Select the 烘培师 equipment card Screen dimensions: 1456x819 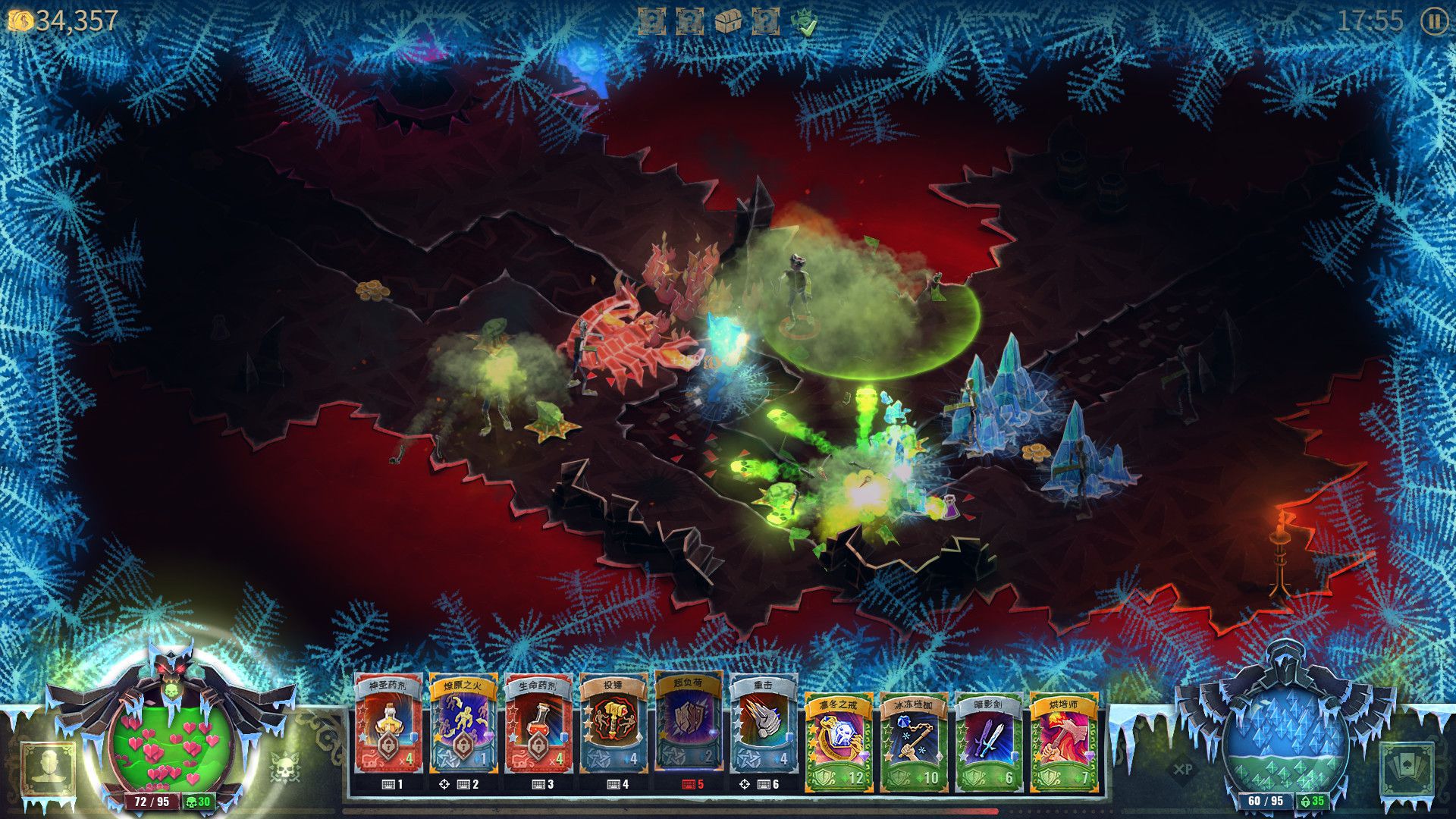(x=1064, y=739)
